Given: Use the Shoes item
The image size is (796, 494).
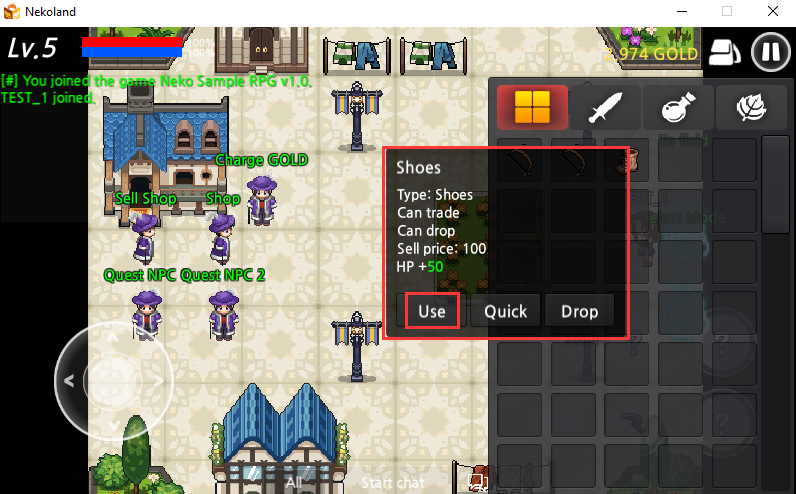Looking at the screenshot, I should tap(432, 311).
